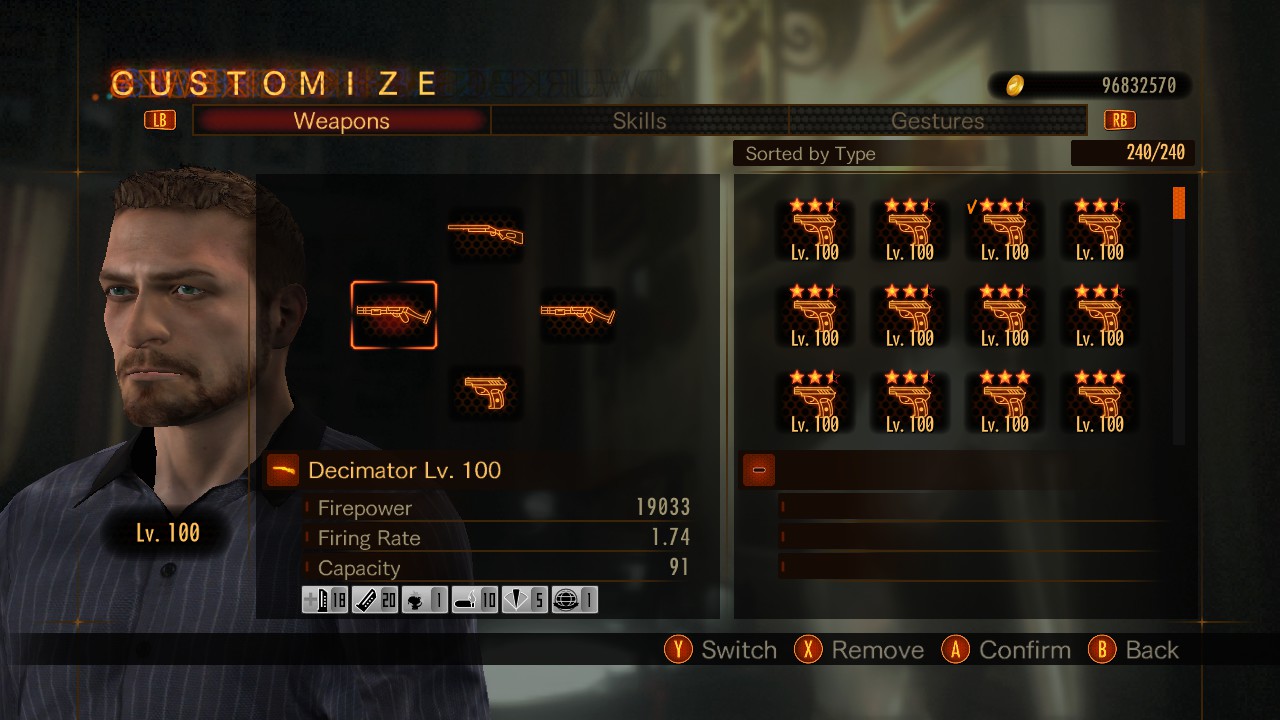Click the weapon part icon numbered 20
Viewport: 1280px width, 720px height.
click(x=375, y=600)
